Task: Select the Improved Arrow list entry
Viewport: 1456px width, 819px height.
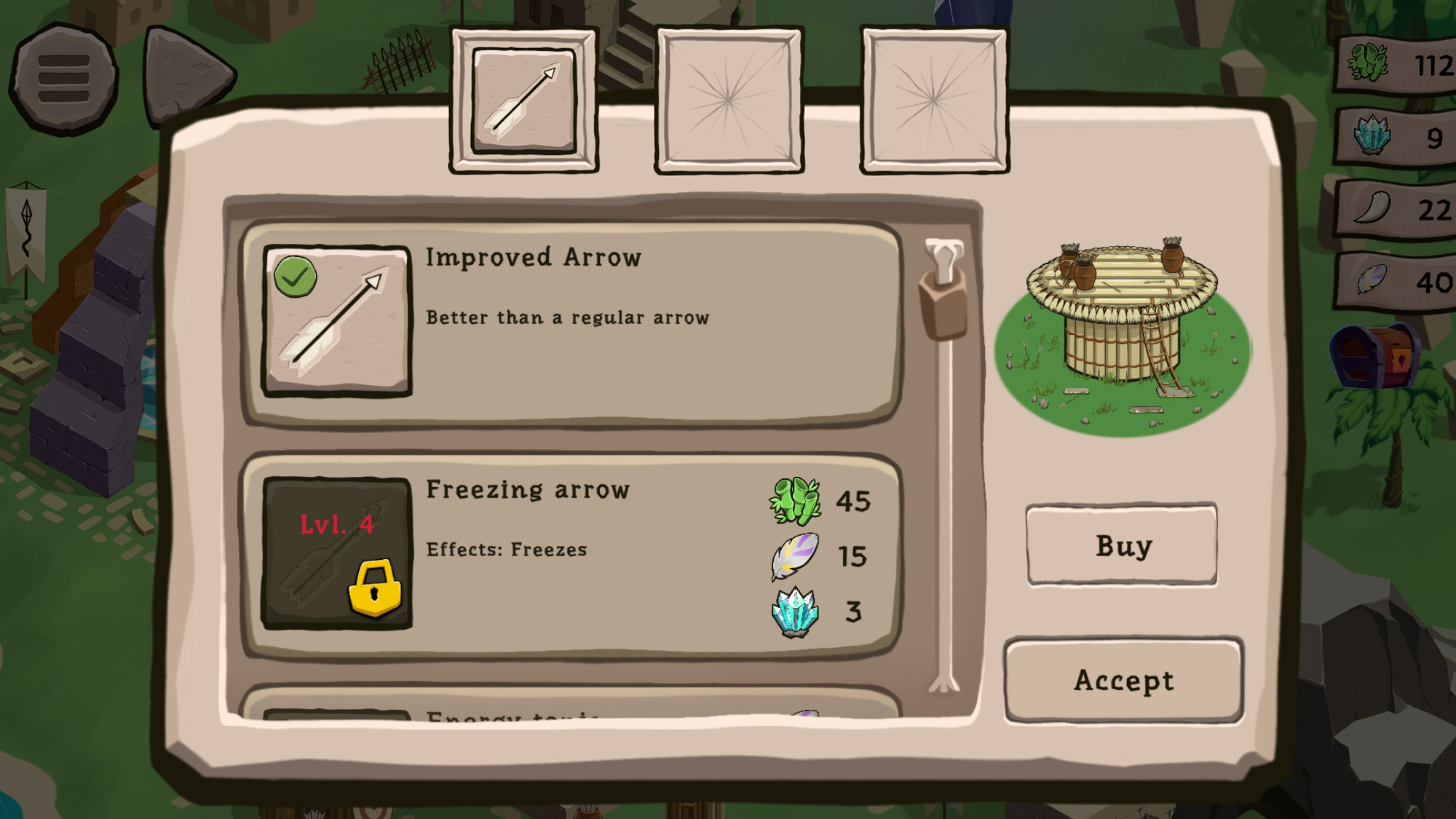Action: (571, 320)
